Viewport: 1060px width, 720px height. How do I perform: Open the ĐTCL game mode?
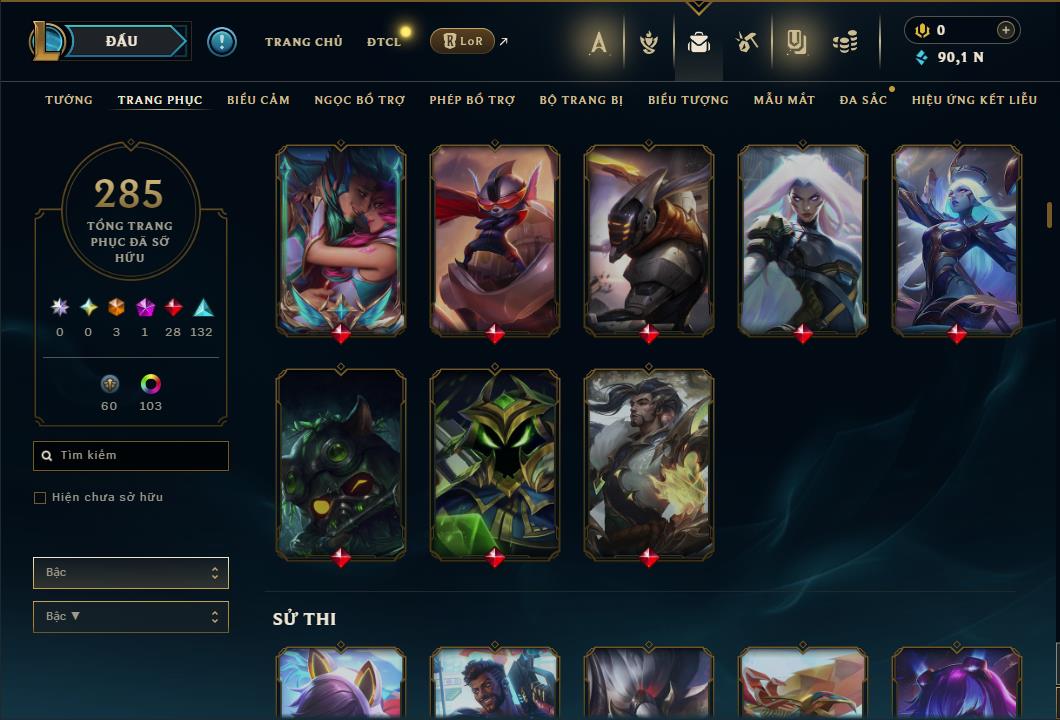(383, 42)
